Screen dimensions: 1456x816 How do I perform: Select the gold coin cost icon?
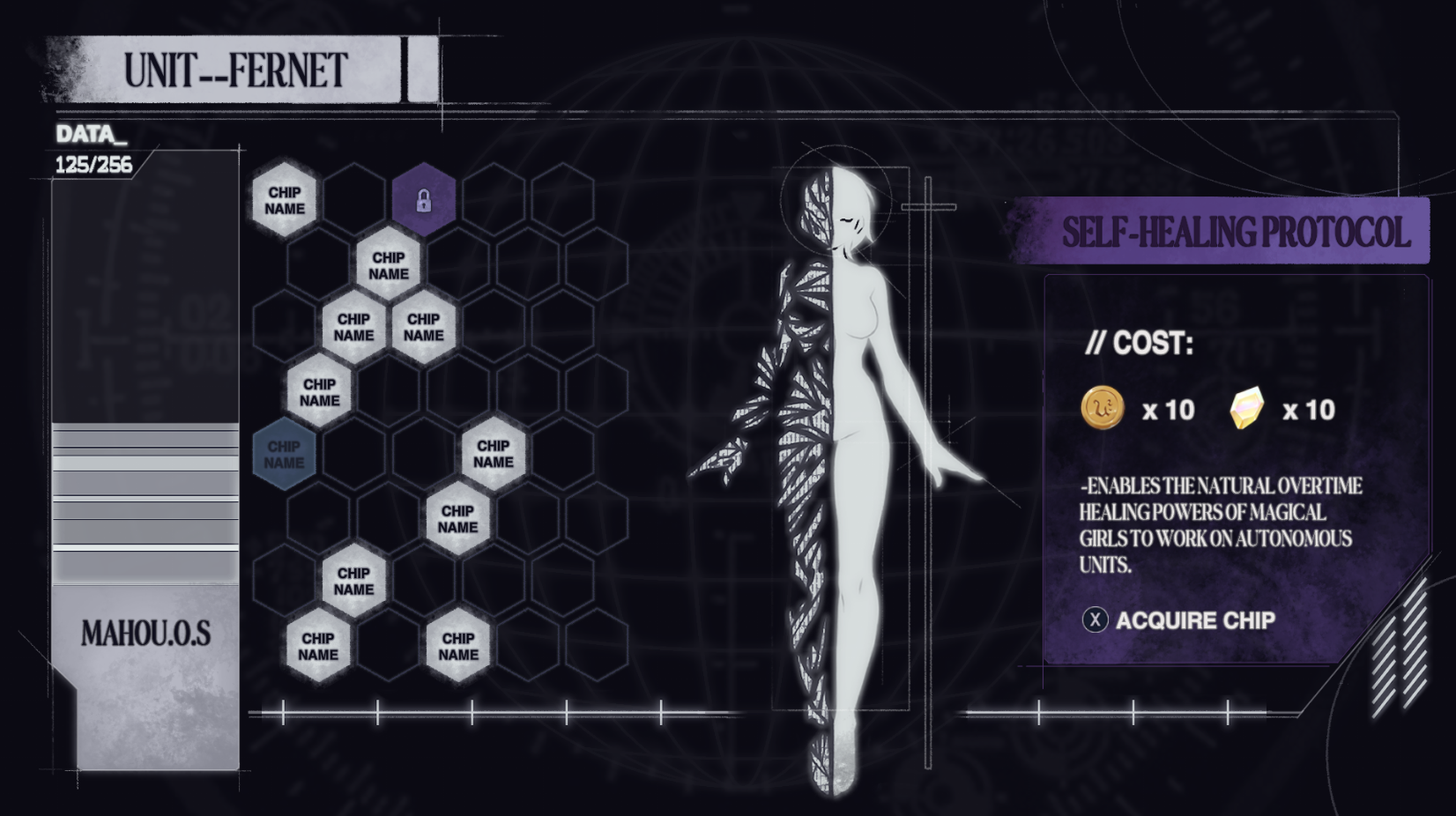point(1104,409)
